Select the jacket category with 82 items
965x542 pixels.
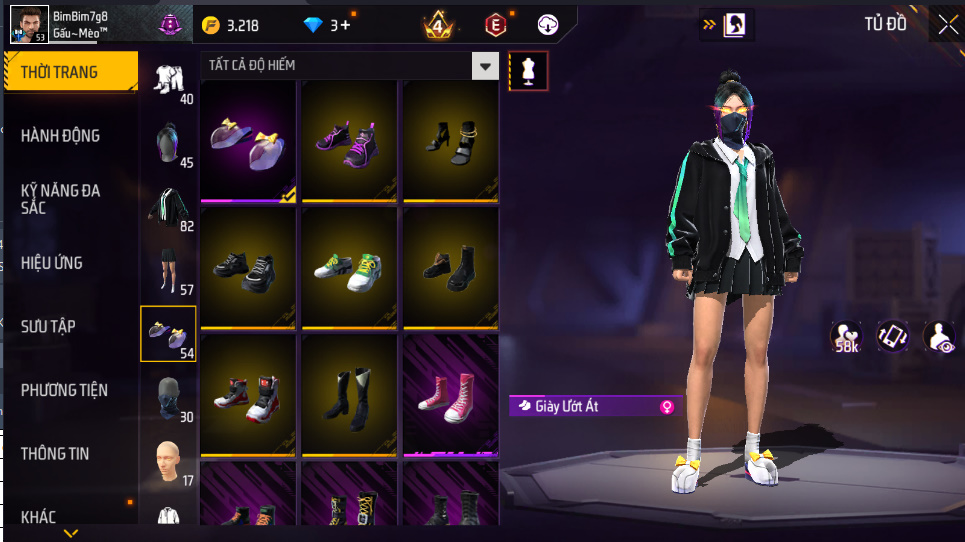168,208
